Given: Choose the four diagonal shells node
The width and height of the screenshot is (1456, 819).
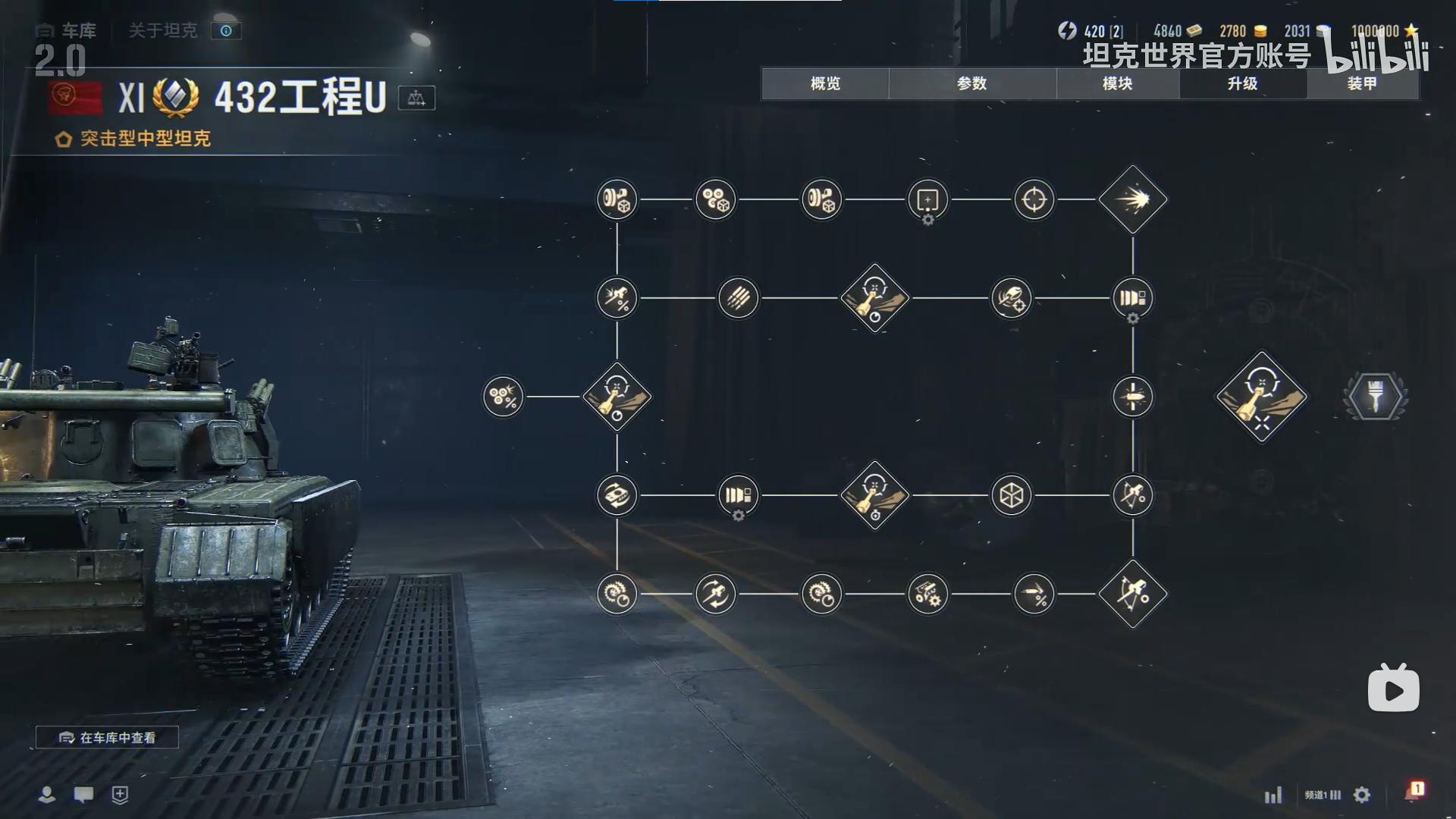Looking at the screenshot, I should (739, 298).
